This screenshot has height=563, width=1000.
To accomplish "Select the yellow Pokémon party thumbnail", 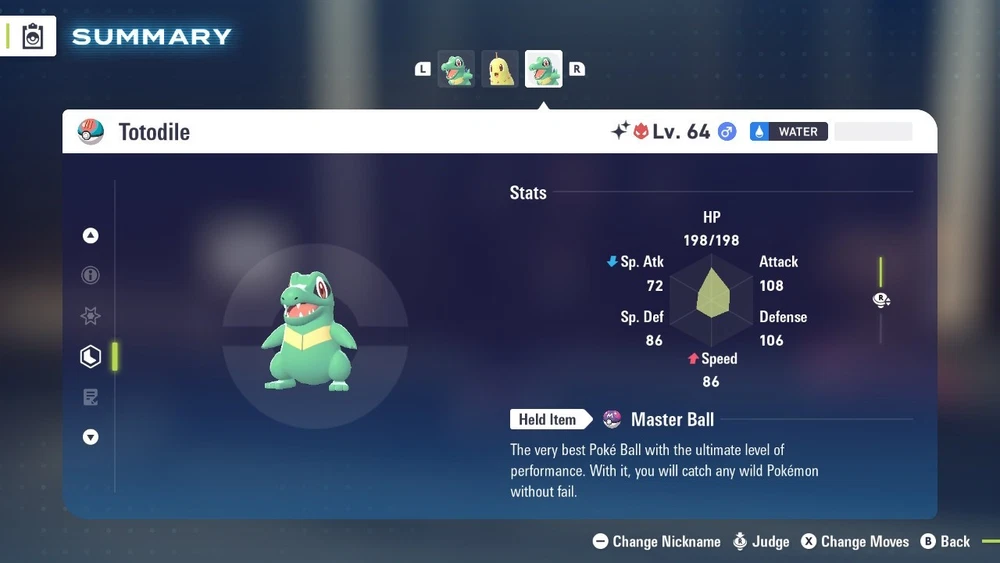I will [500, 69].
